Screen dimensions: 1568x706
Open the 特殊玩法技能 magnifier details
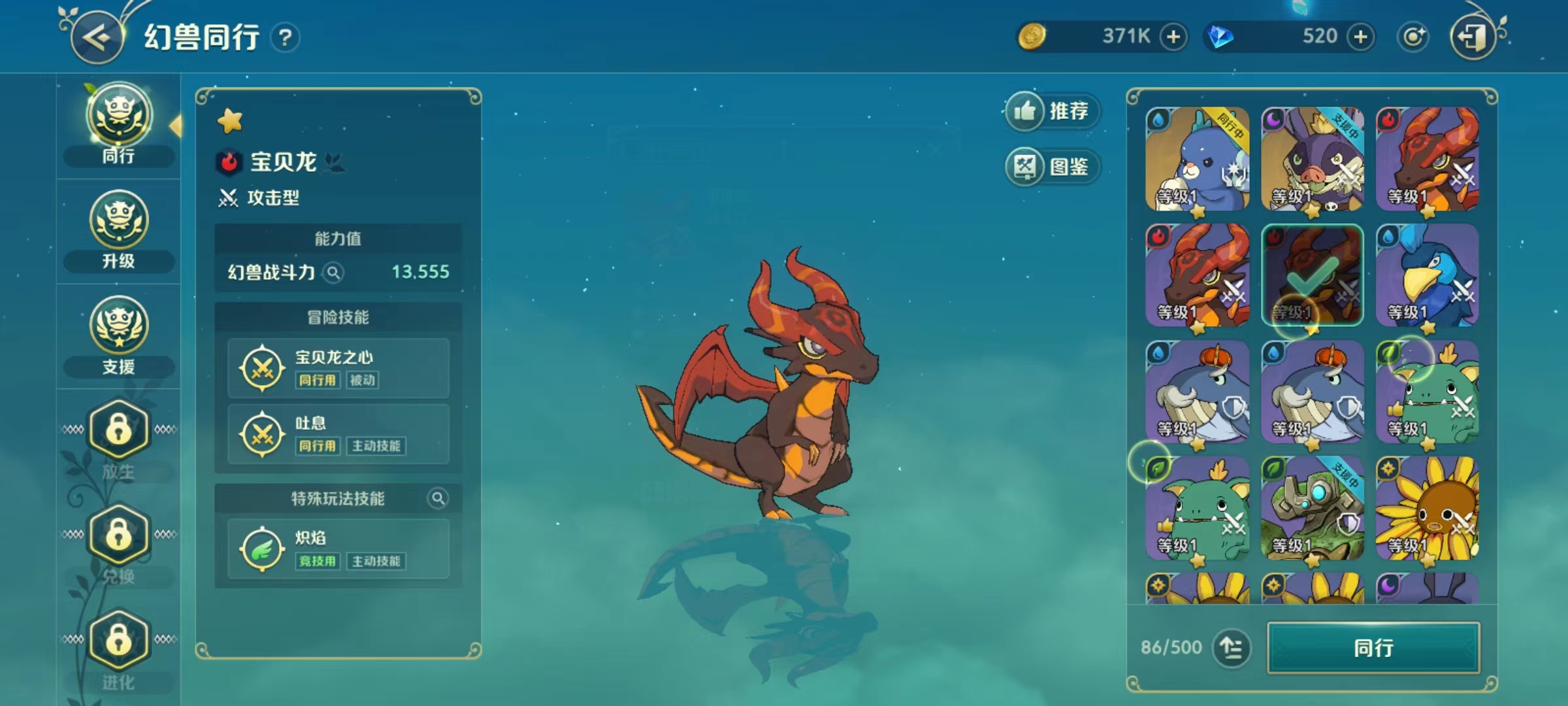438,499
